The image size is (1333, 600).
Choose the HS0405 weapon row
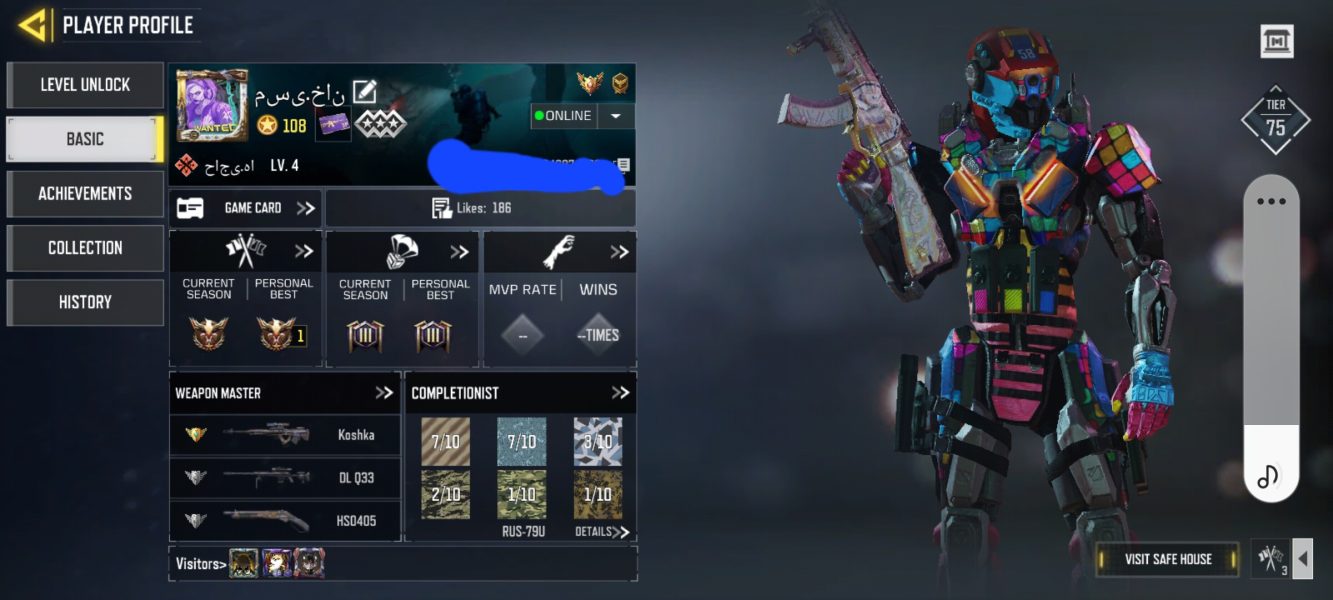285,520
